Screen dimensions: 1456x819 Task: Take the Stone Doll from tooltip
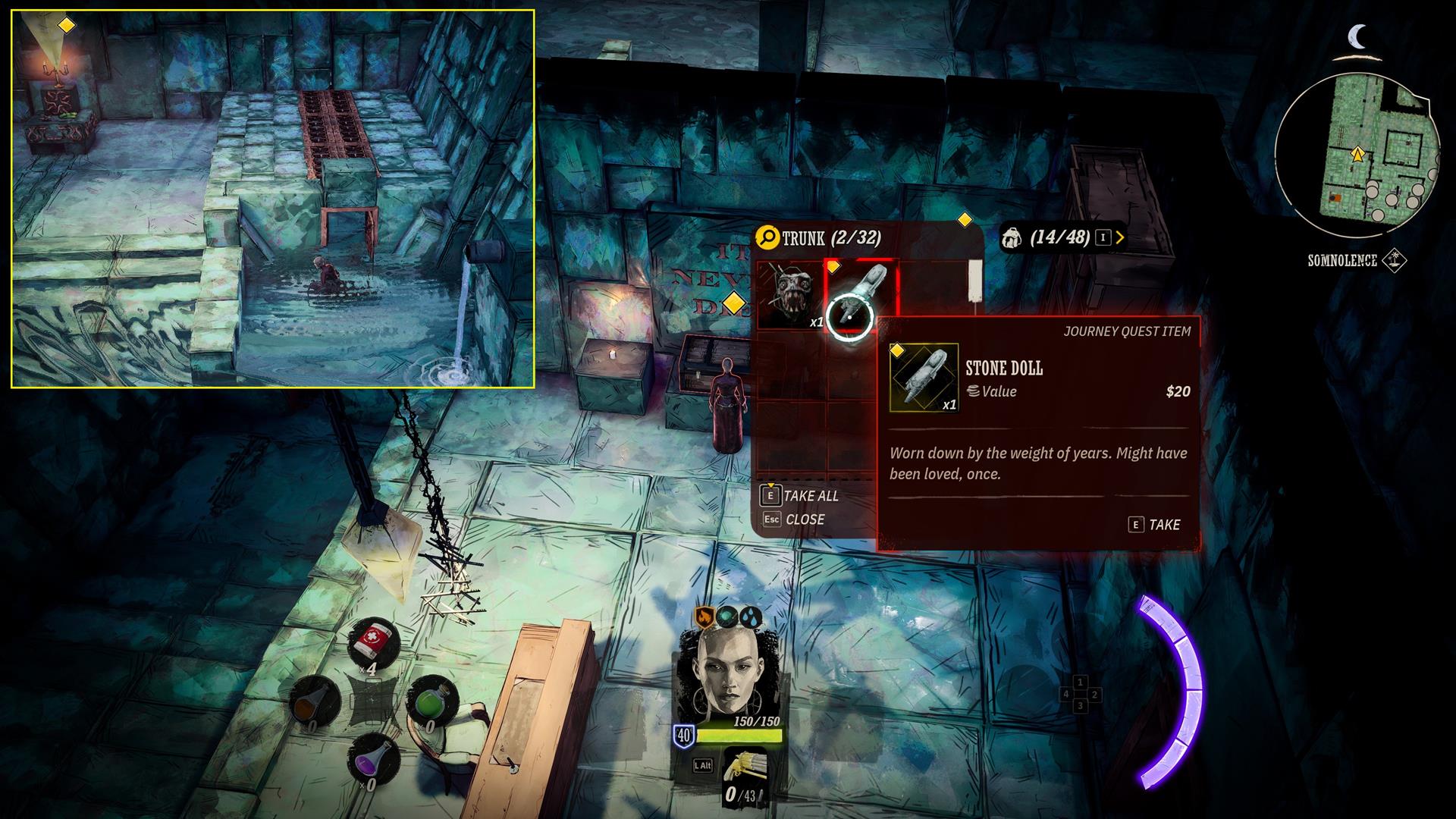click(1155, 525)
